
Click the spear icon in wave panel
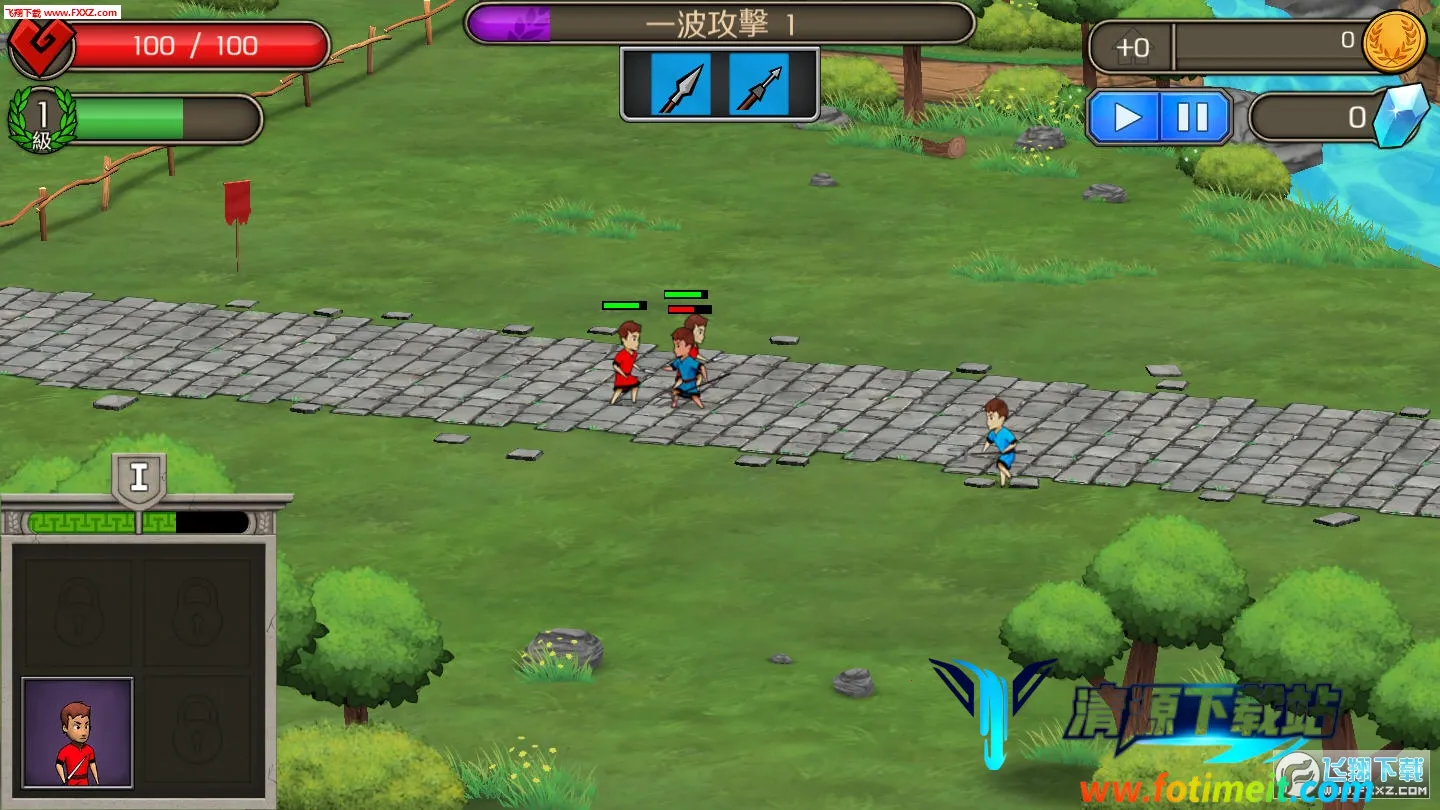tap(681, 85)
